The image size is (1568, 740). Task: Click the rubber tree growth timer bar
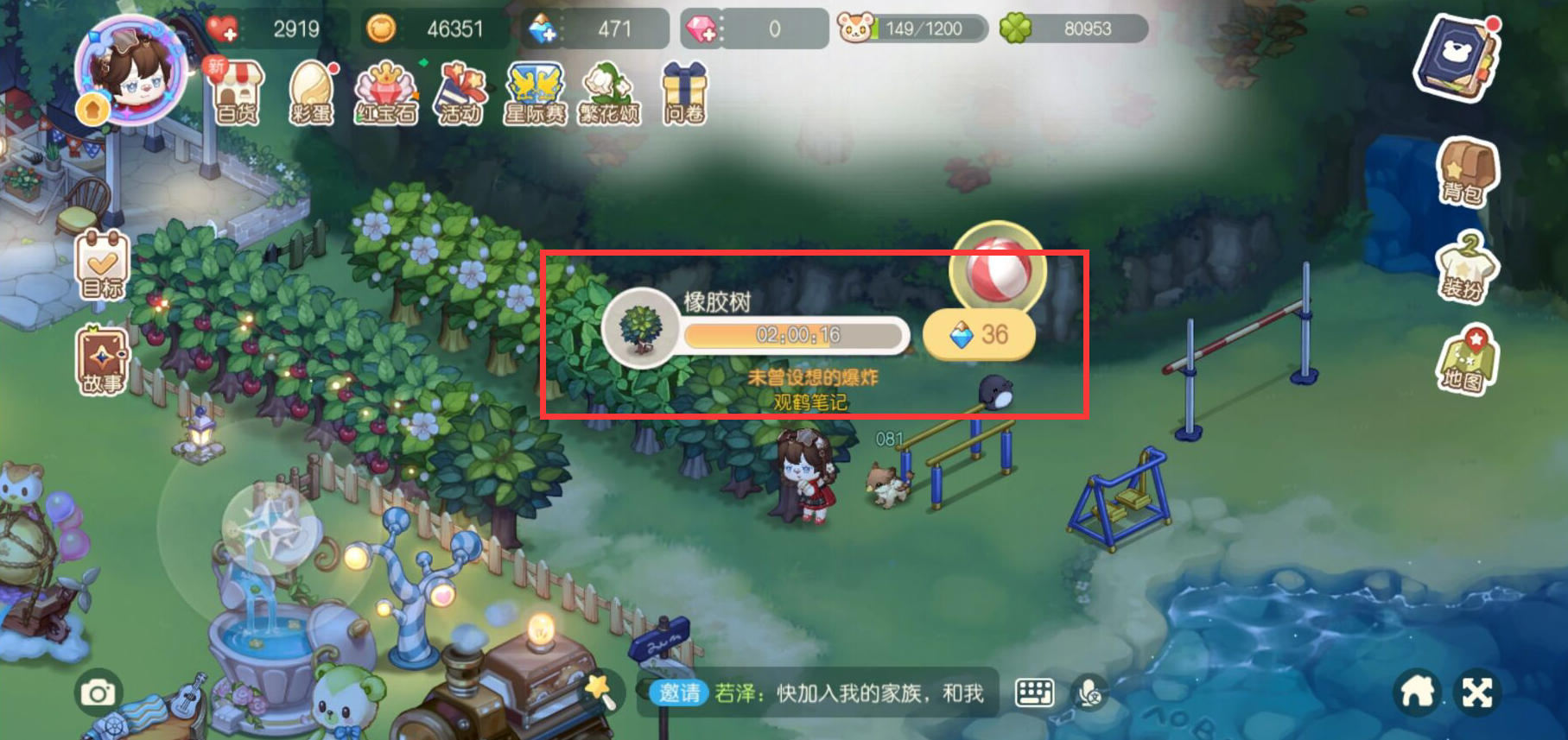795,336
